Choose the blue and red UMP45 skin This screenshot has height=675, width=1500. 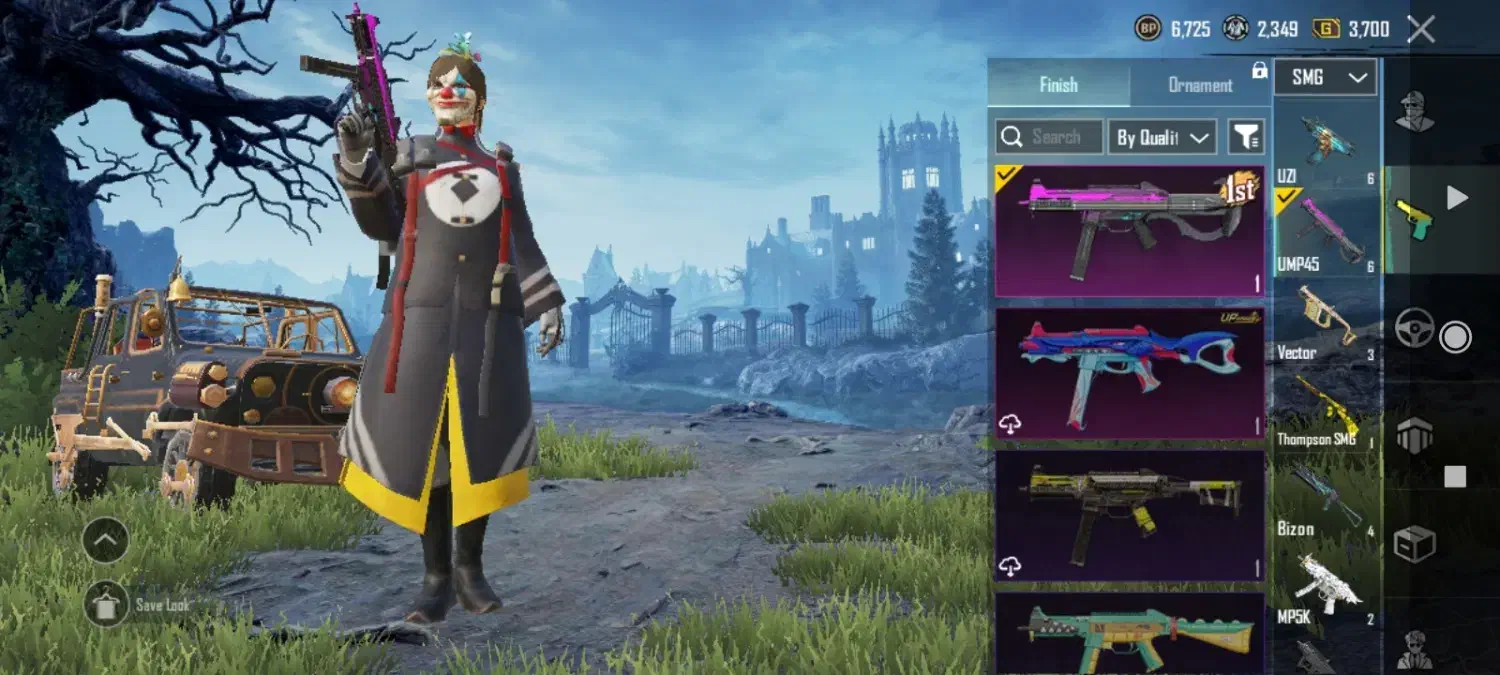point(1130,374)
